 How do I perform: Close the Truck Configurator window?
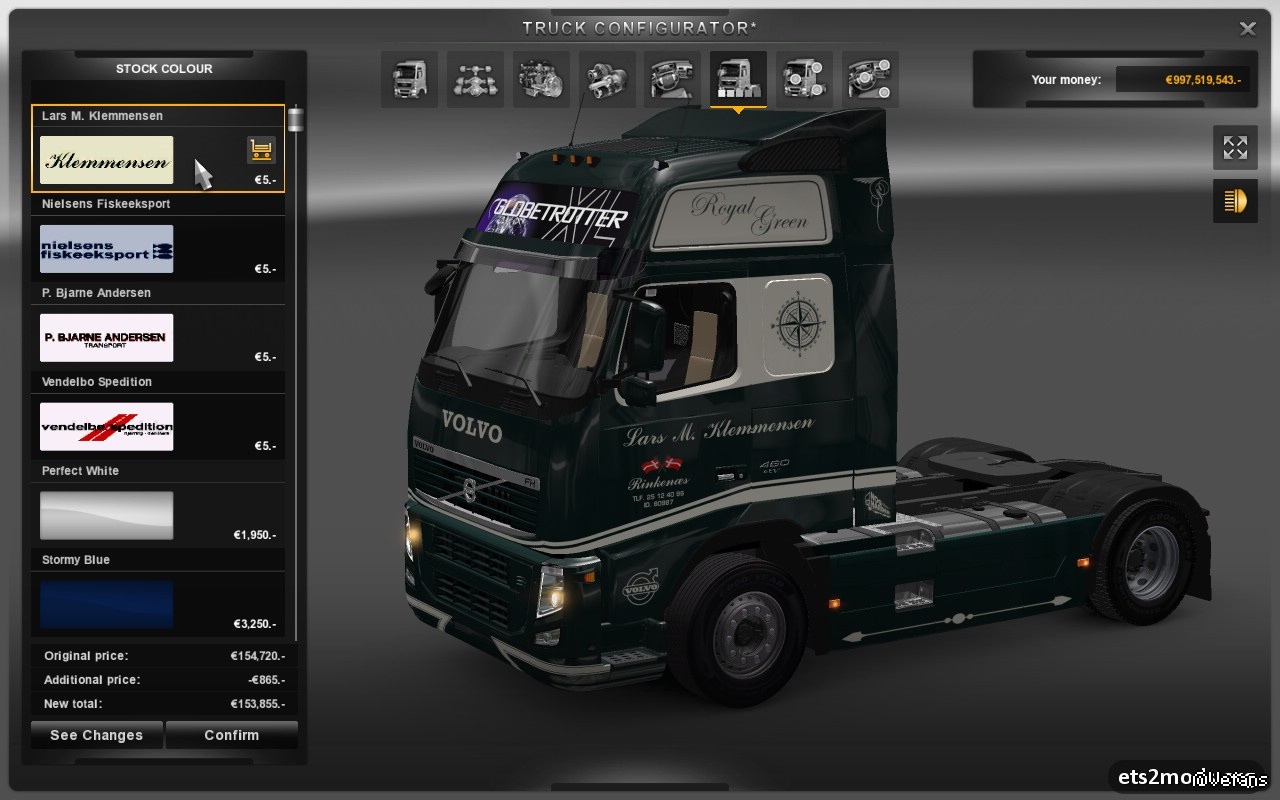(x=1247, y=29)
